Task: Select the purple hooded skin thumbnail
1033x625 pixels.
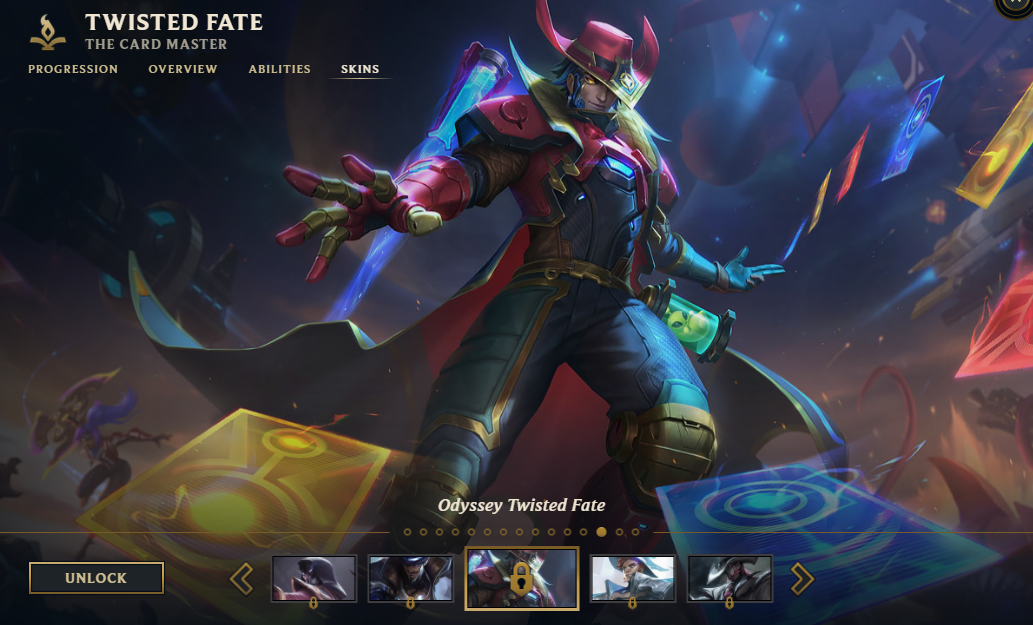Action: (x=314, y=578)
